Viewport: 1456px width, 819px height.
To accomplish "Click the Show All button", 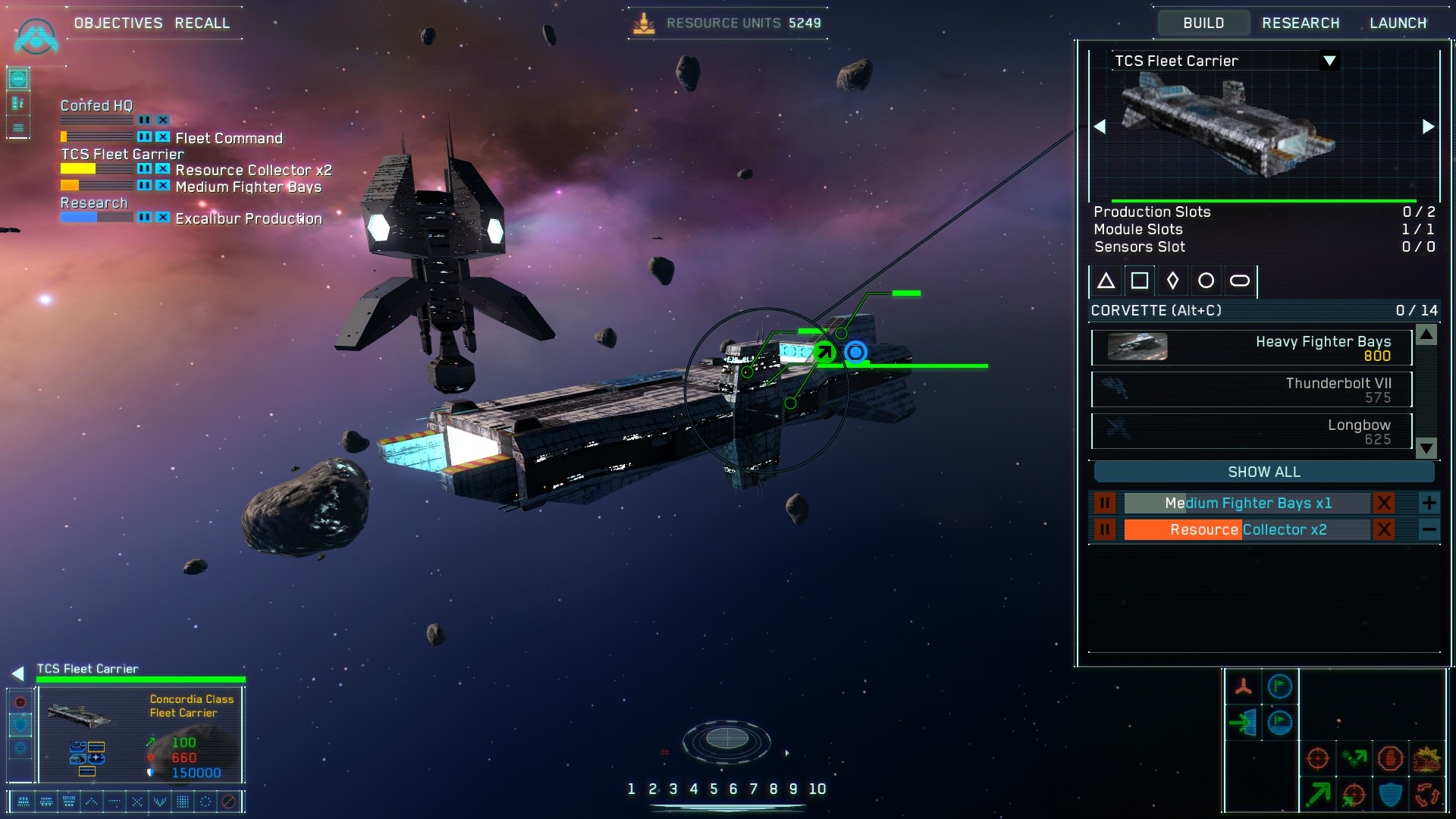I will click(x=1263, y=472).
